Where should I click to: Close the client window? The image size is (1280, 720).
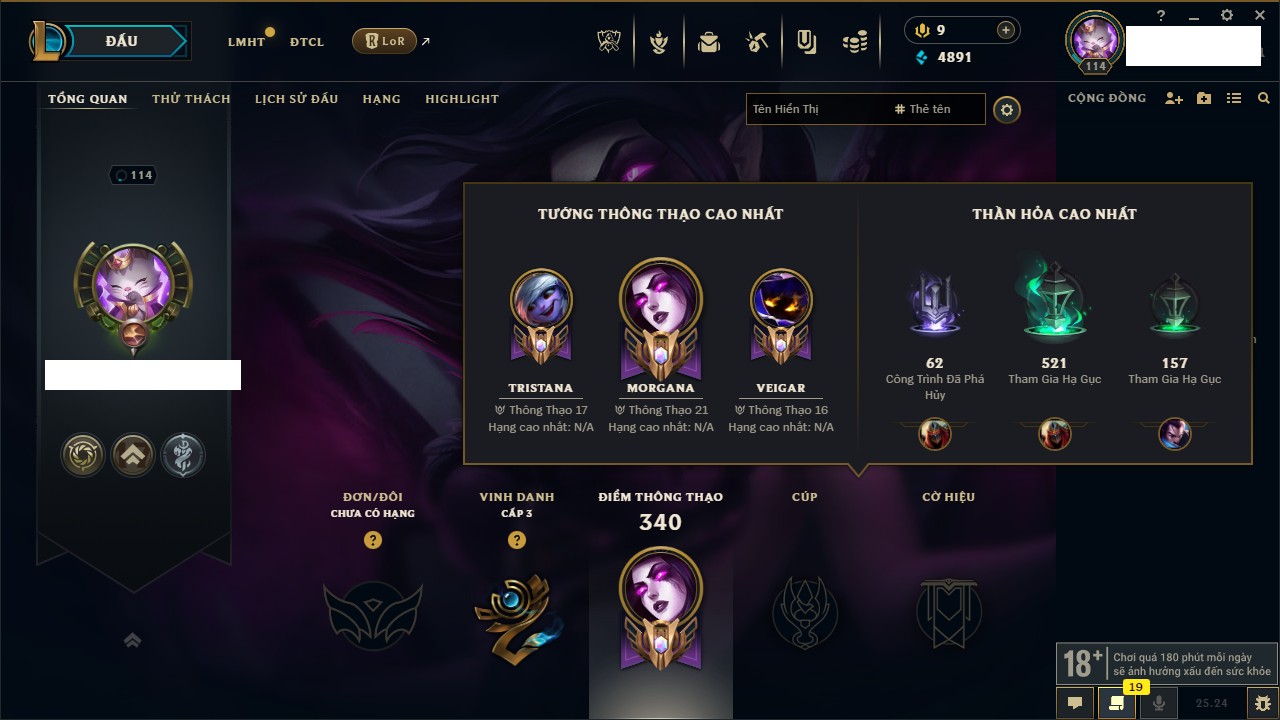pos(1259,15)
